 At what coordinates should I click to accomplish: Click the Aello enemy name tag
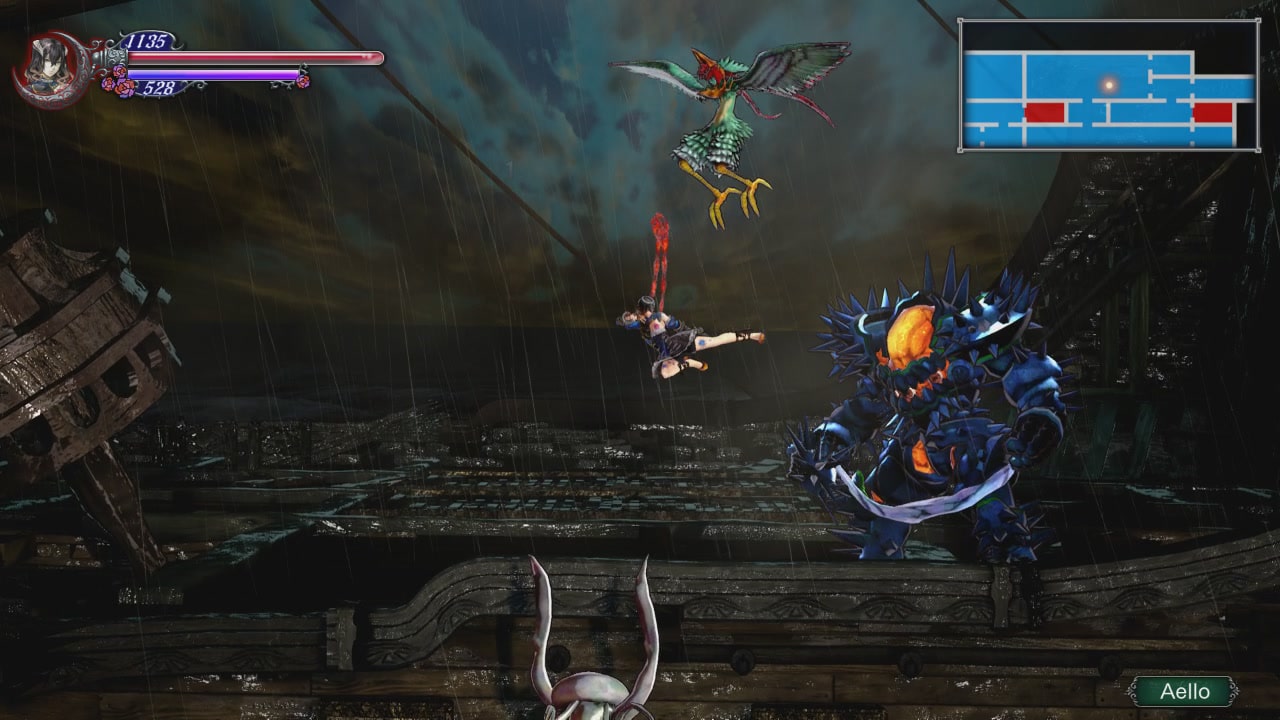click(x=1184, y=691)
